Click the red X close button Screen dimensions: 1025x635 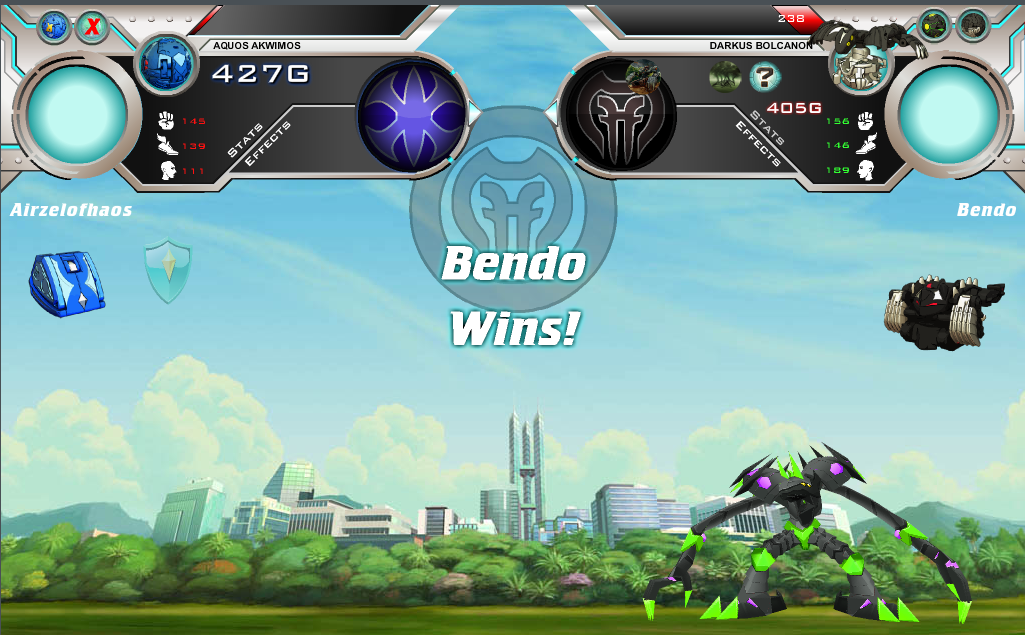tap(93, 27)
